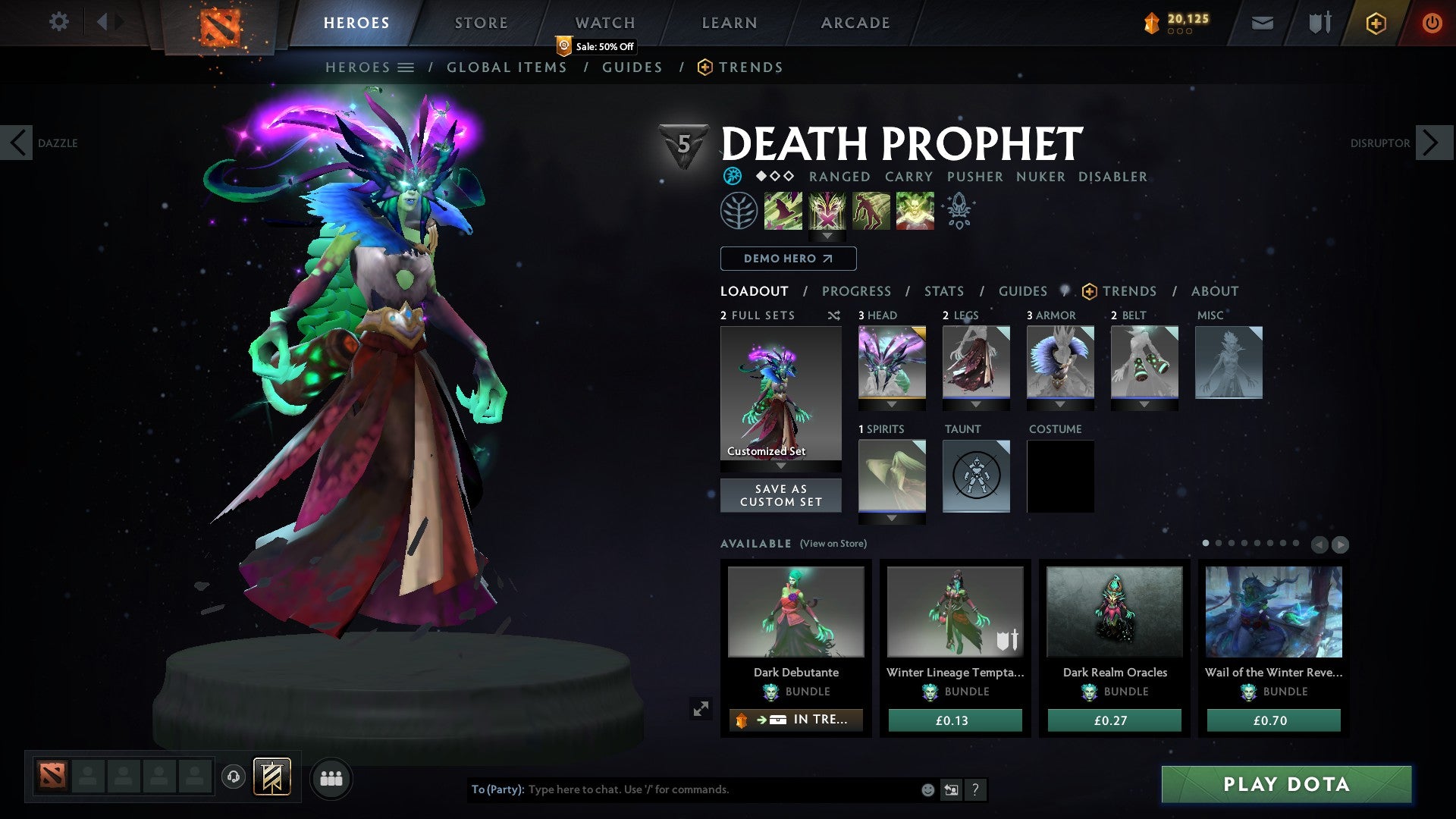
Task: Click Death Prophet's Exorcism ultimate icon
Action: click(914, 211)
